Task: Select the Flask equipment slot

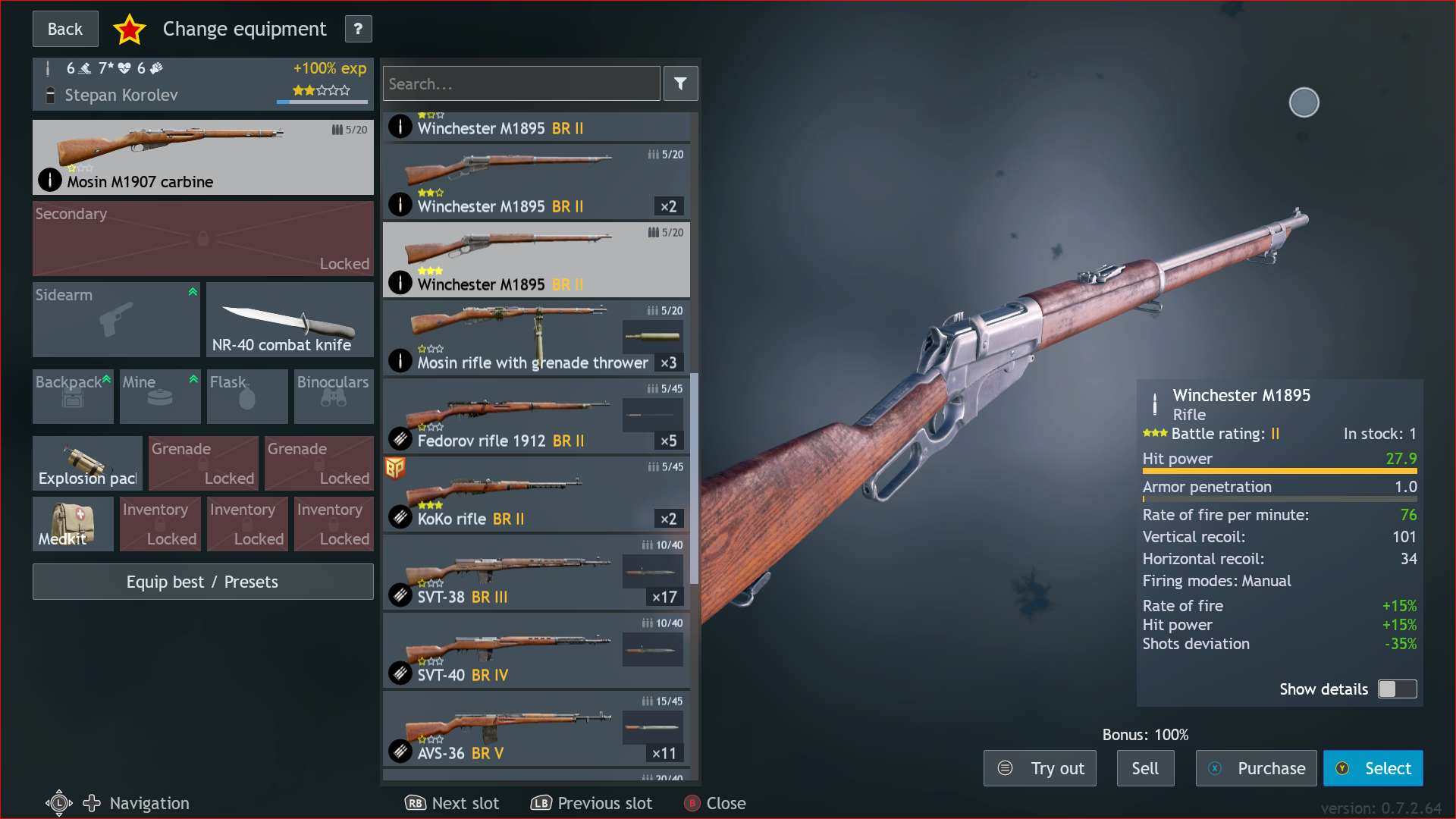Action: 246,396
